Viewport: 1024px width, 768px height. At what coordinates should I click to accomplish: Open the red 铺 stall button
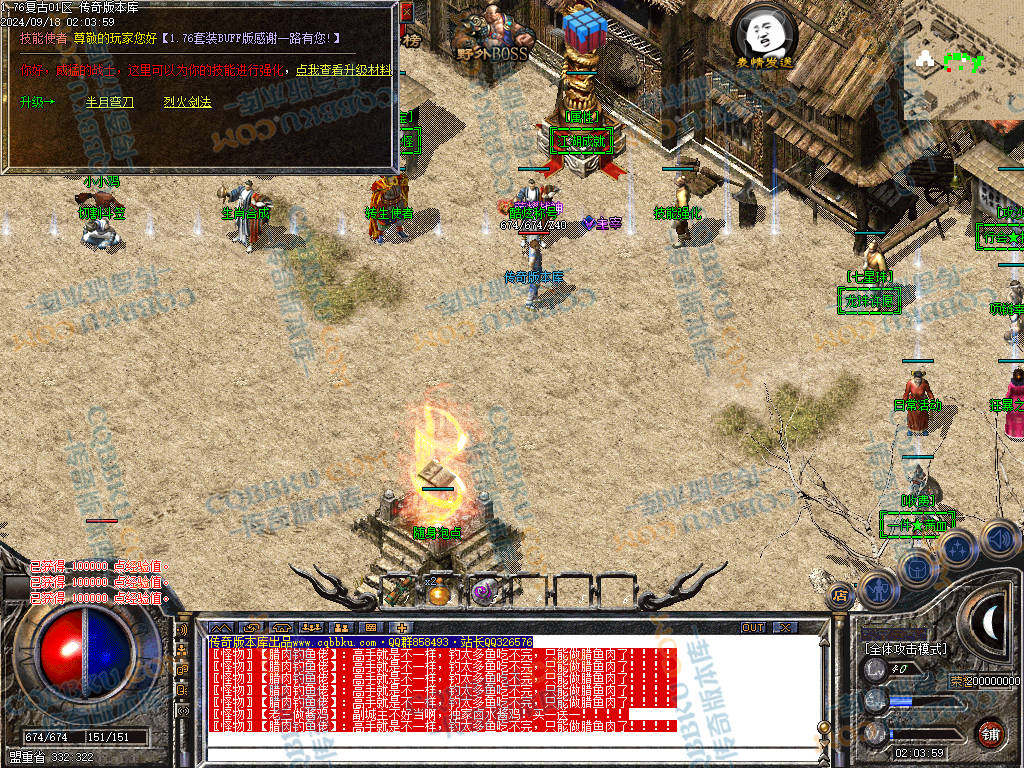point(990,733)
